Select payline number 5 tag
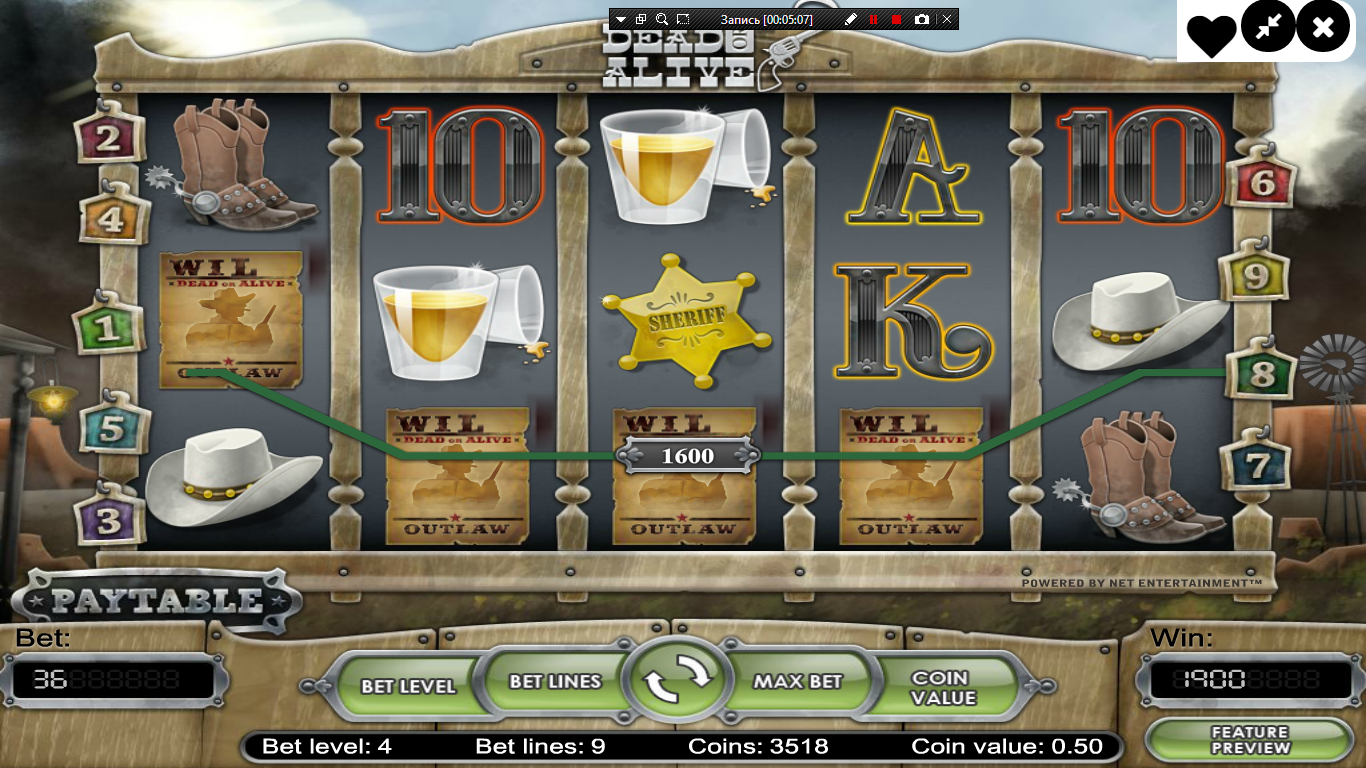 pyautogui.click(x=113, y=428)
